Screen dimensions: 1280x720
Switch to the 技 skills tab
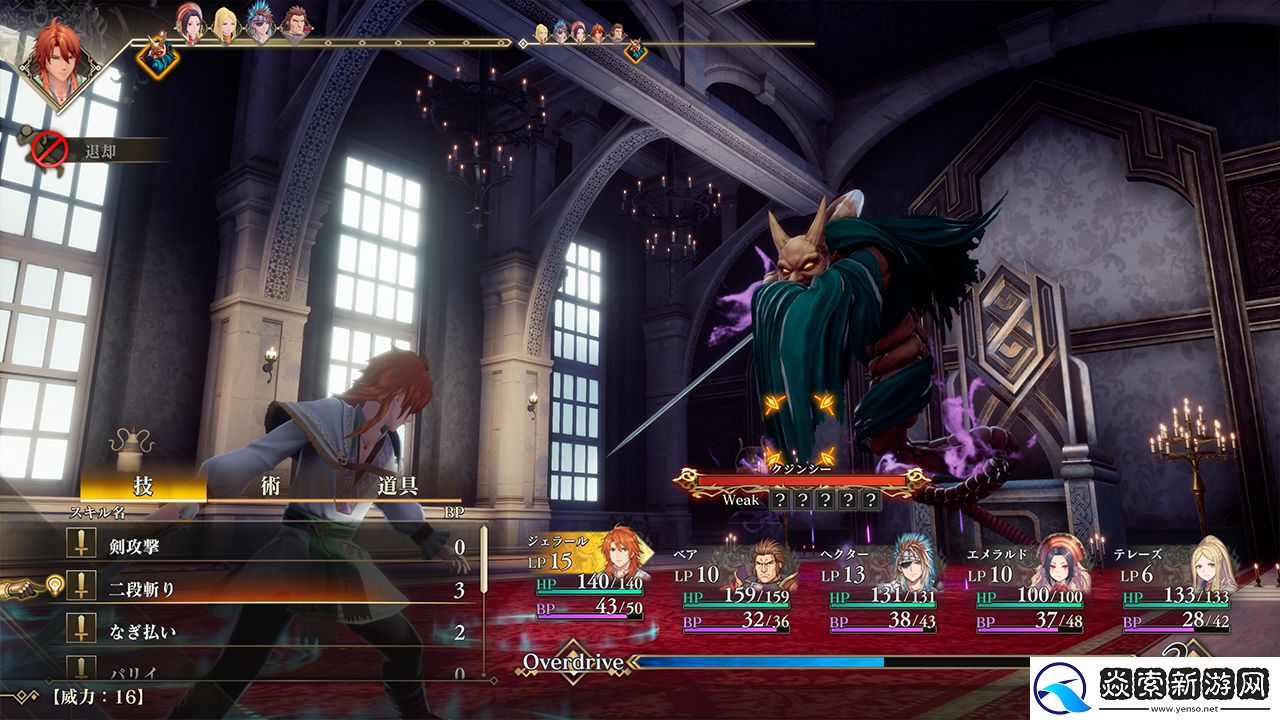(143, 487)
